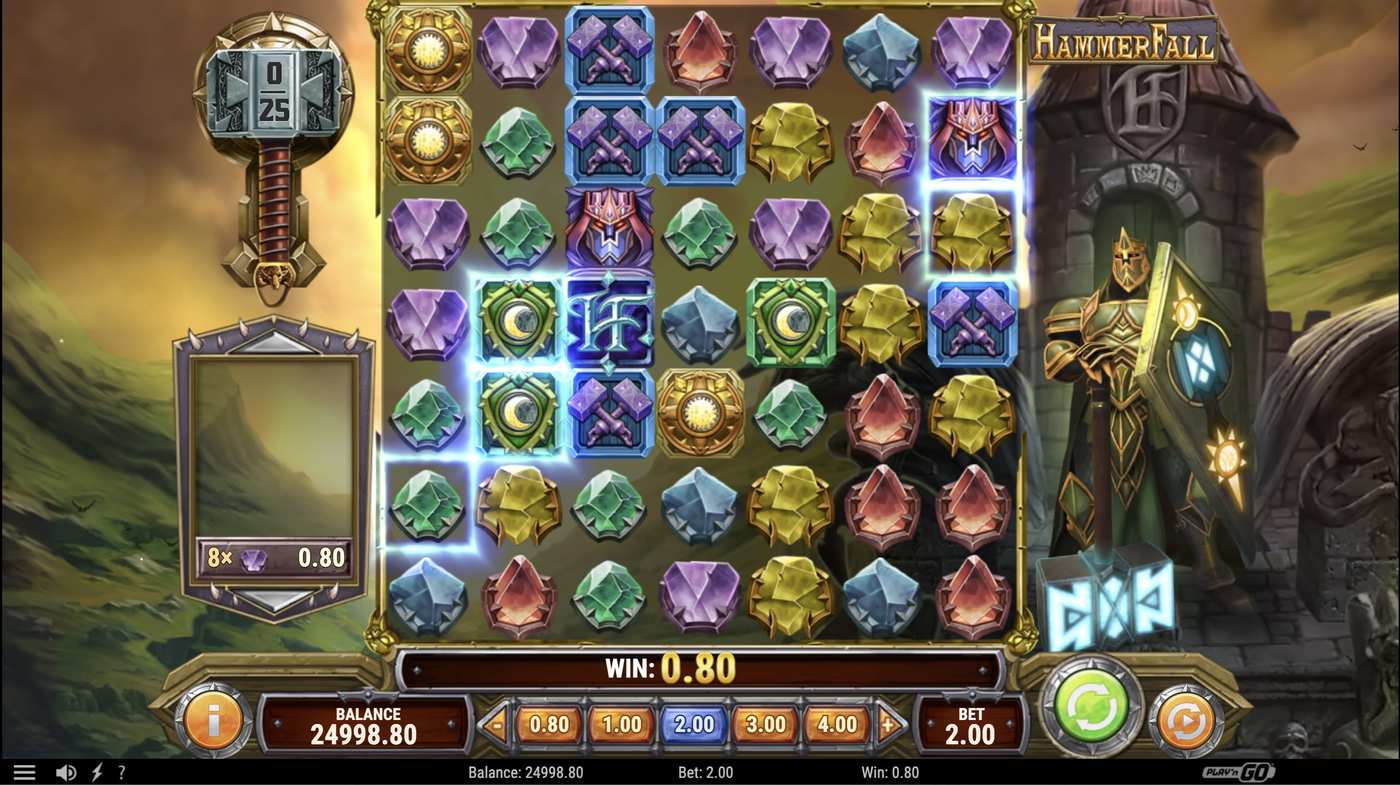
Task: Switch to the 0.80 bet option
Action: [x=548, y=723]
